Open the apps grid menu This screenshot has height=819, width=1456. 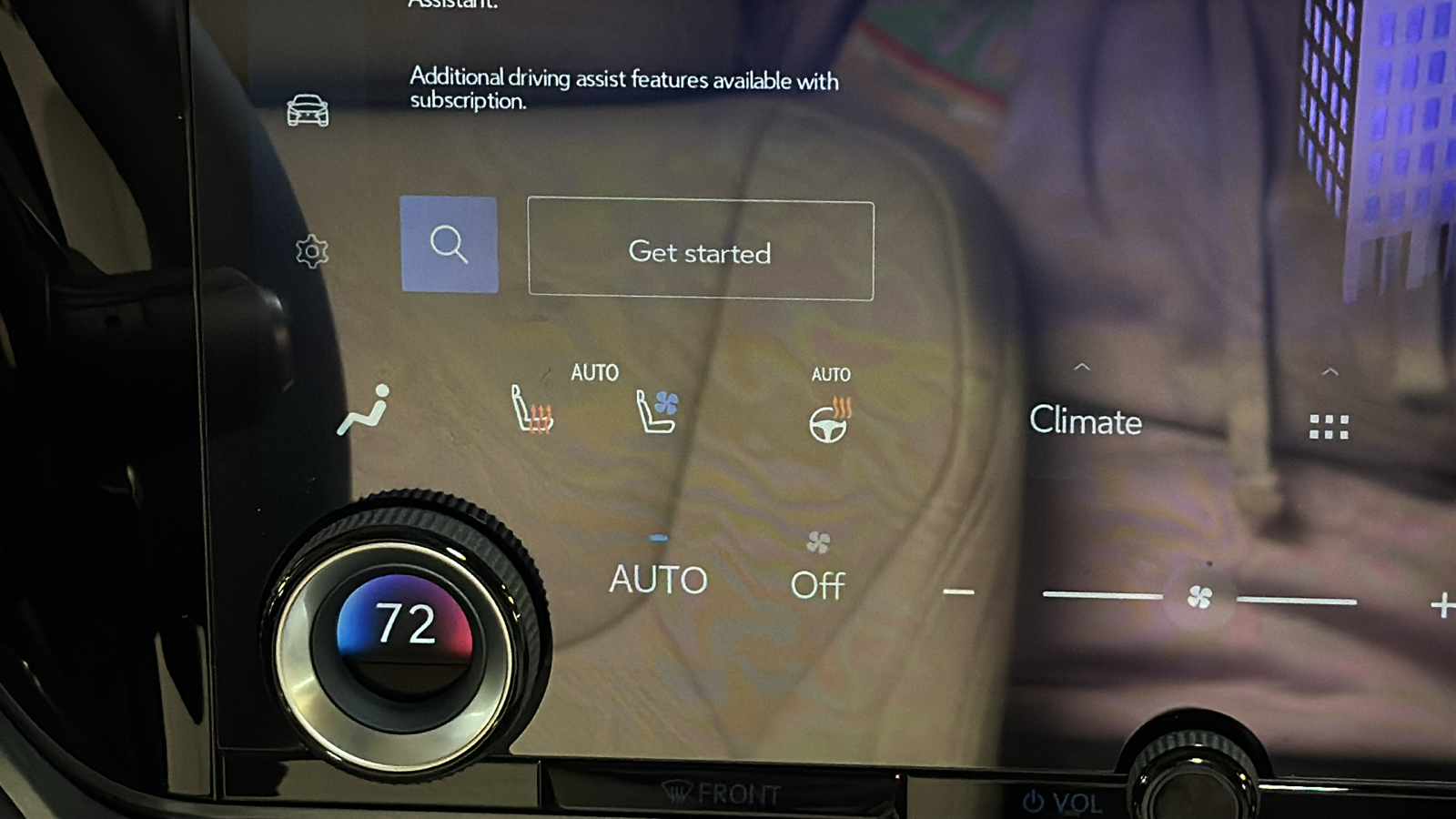[x=1329, y=427]
